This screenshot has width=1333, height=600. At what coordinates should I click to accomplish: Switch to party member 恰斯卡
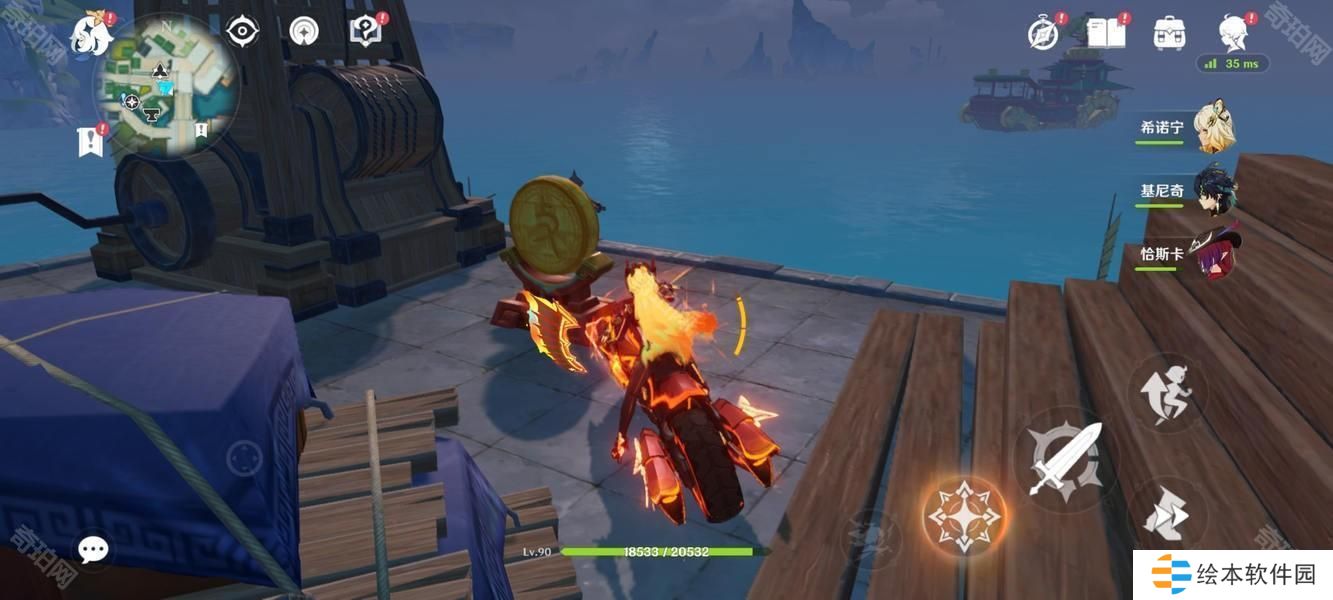(x=1213, y=254)
